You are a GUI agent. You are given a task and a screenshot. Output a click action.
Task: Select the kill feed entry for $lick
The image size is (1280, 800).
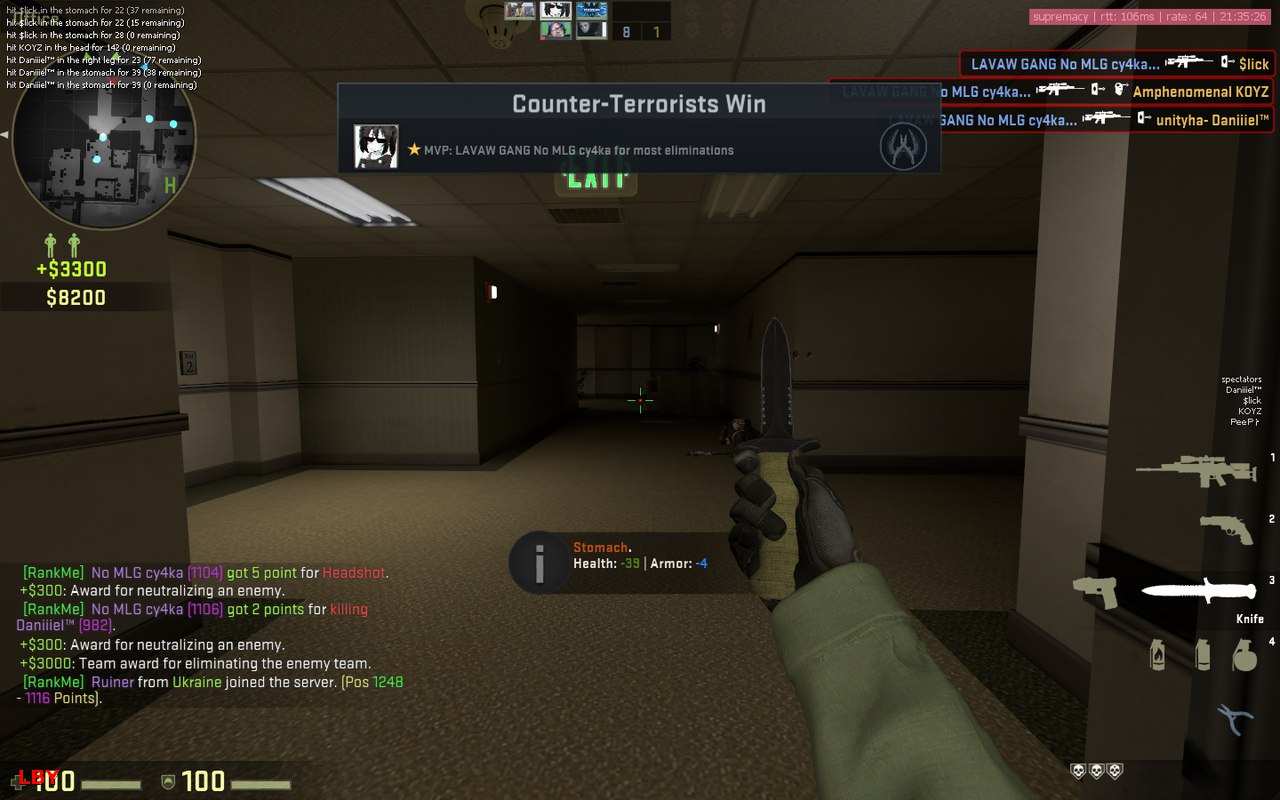[x=1117, y=63]
